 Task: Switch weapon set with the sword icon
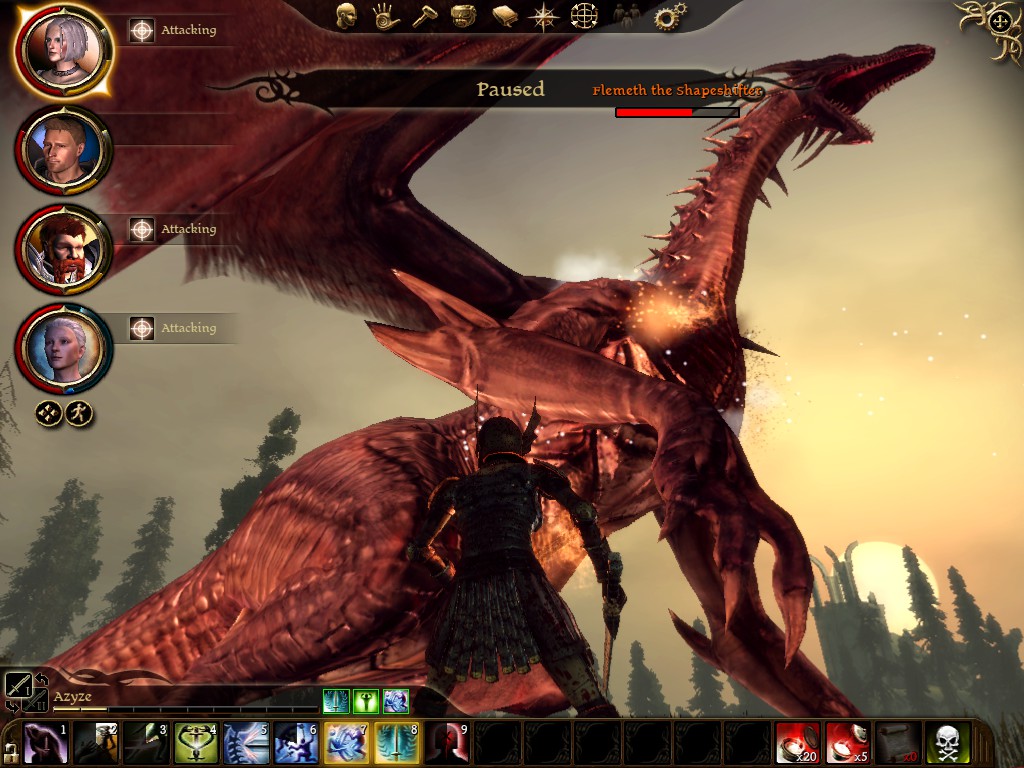(19, 684)
